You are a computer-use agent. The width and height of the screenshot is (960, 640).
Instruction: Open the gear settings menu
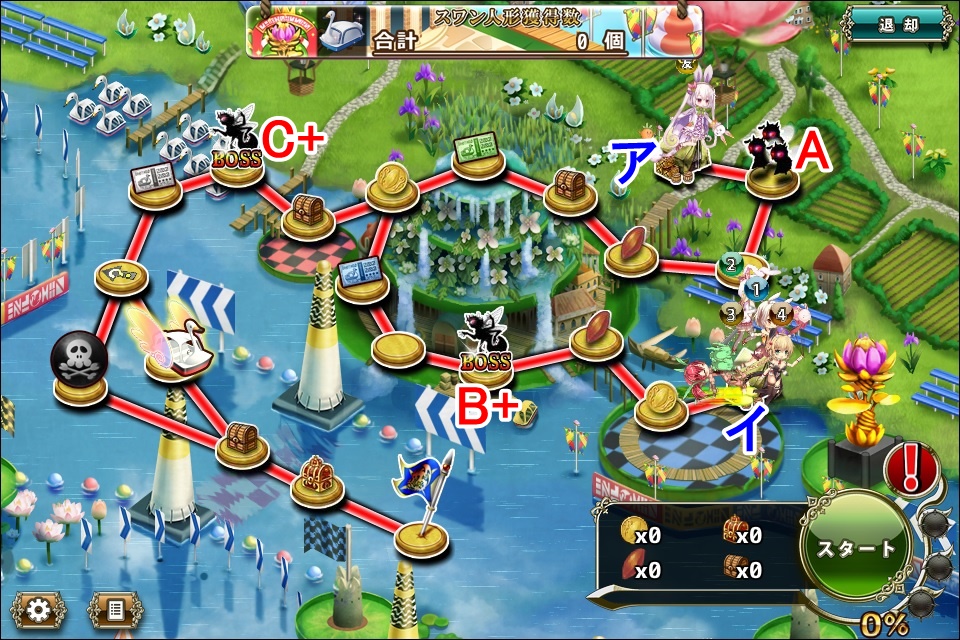coord(38,609)
